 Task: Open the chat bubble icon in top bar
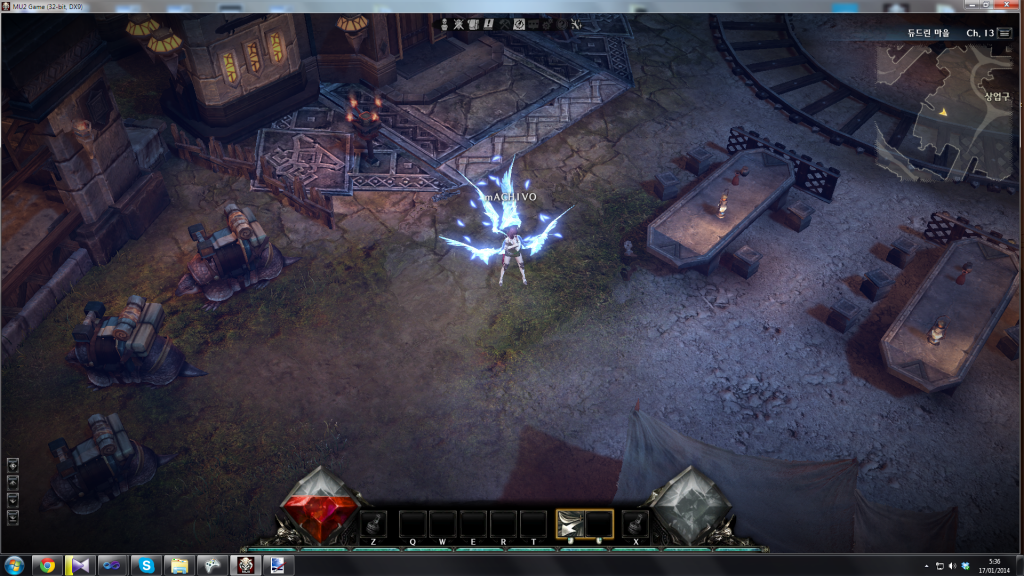(x=534, y=23)
